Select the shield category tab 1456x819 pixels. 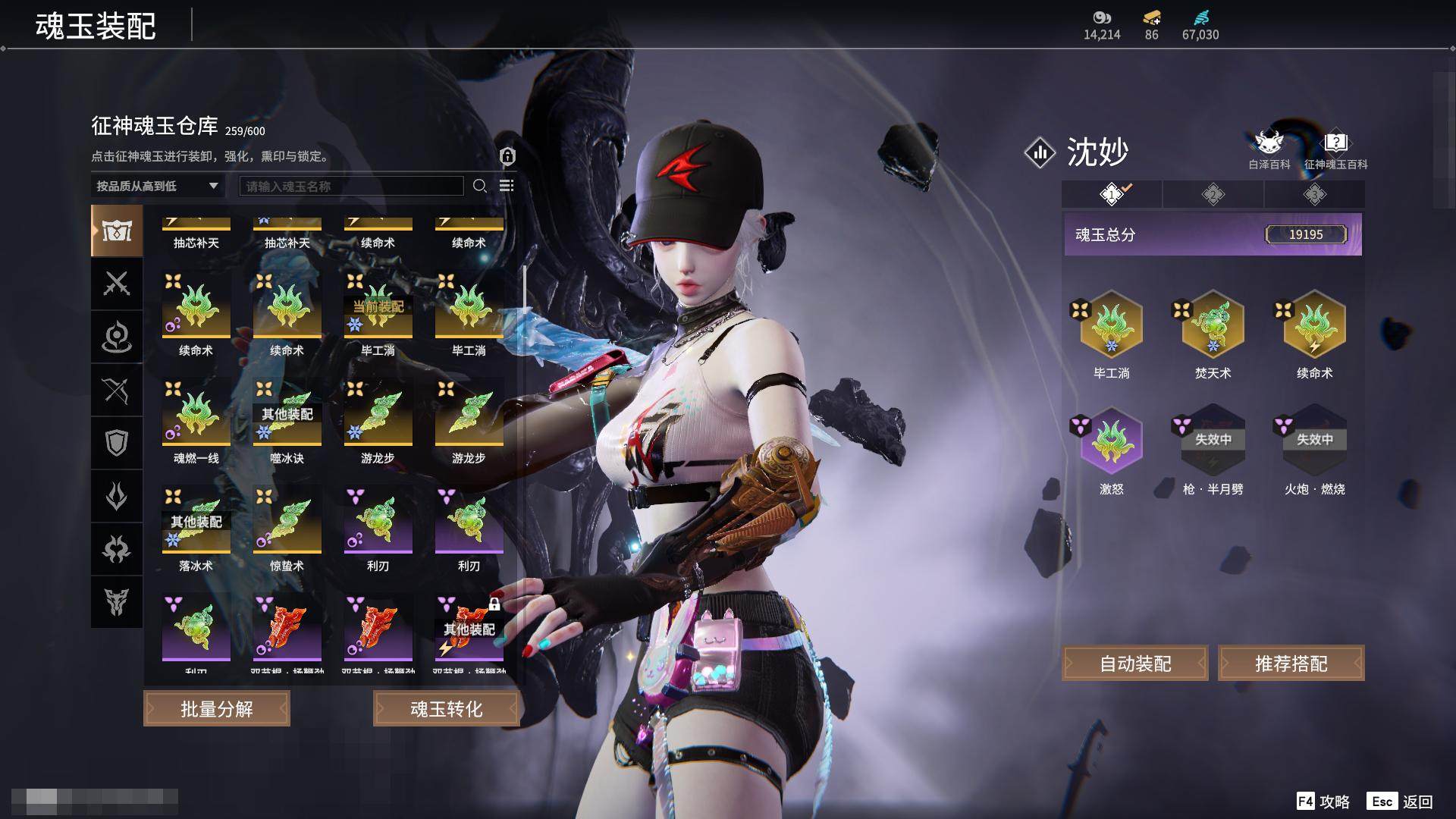point(117,443)
